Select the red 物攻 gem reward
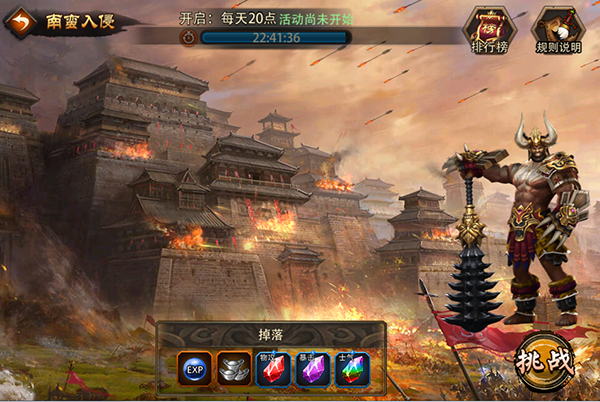This screenshot has height=402, width=600. 273,368
